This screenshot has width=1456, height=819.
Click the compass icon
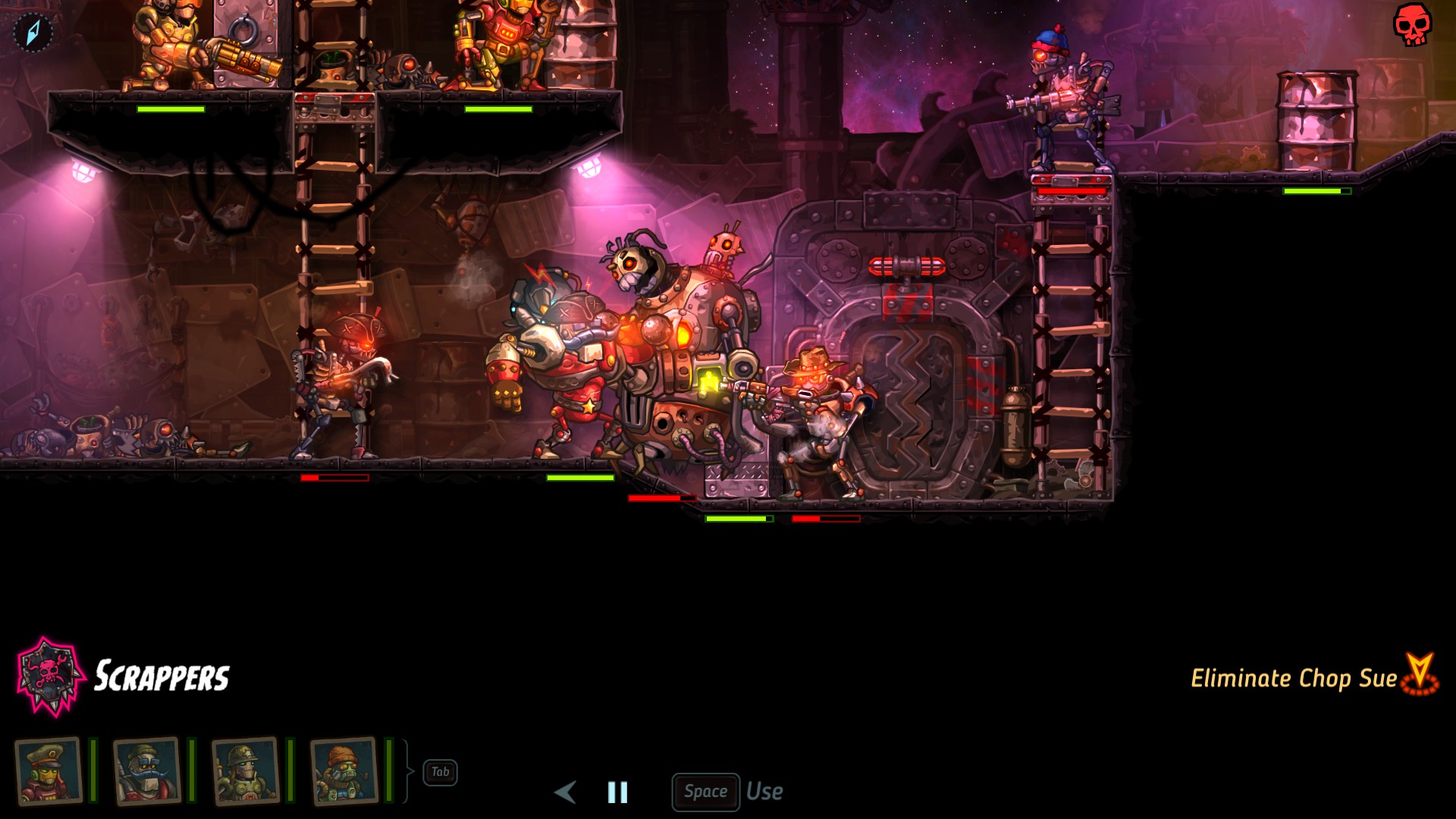click(x=33, y=33)
